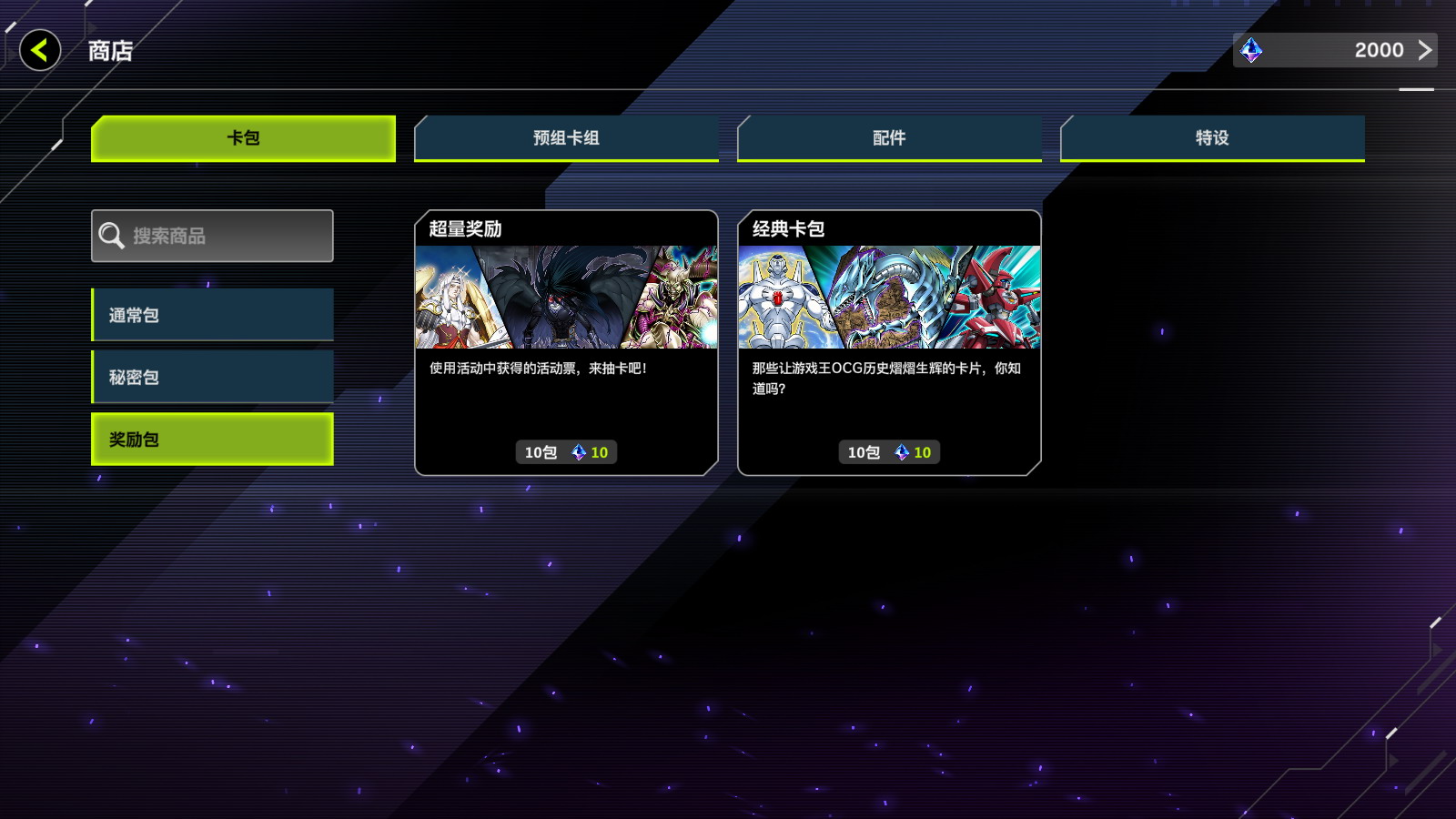The width and height of the screenshot is (1456, 819).
Task: Open the 预组卡组 tab
Action: (x=566, y=138)
